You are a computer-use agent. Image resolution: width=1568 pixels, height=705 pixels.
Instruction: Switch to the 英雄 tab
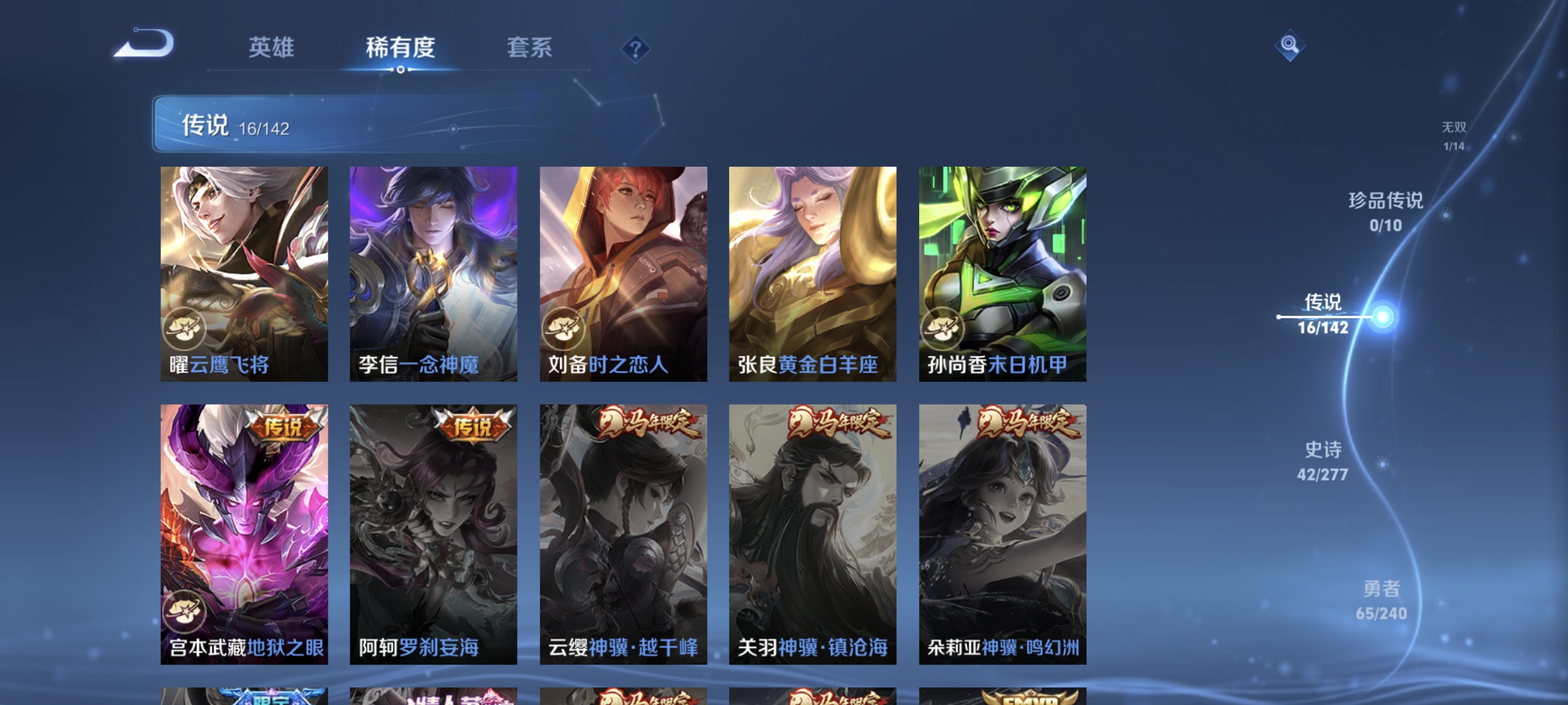pos(271,49)
